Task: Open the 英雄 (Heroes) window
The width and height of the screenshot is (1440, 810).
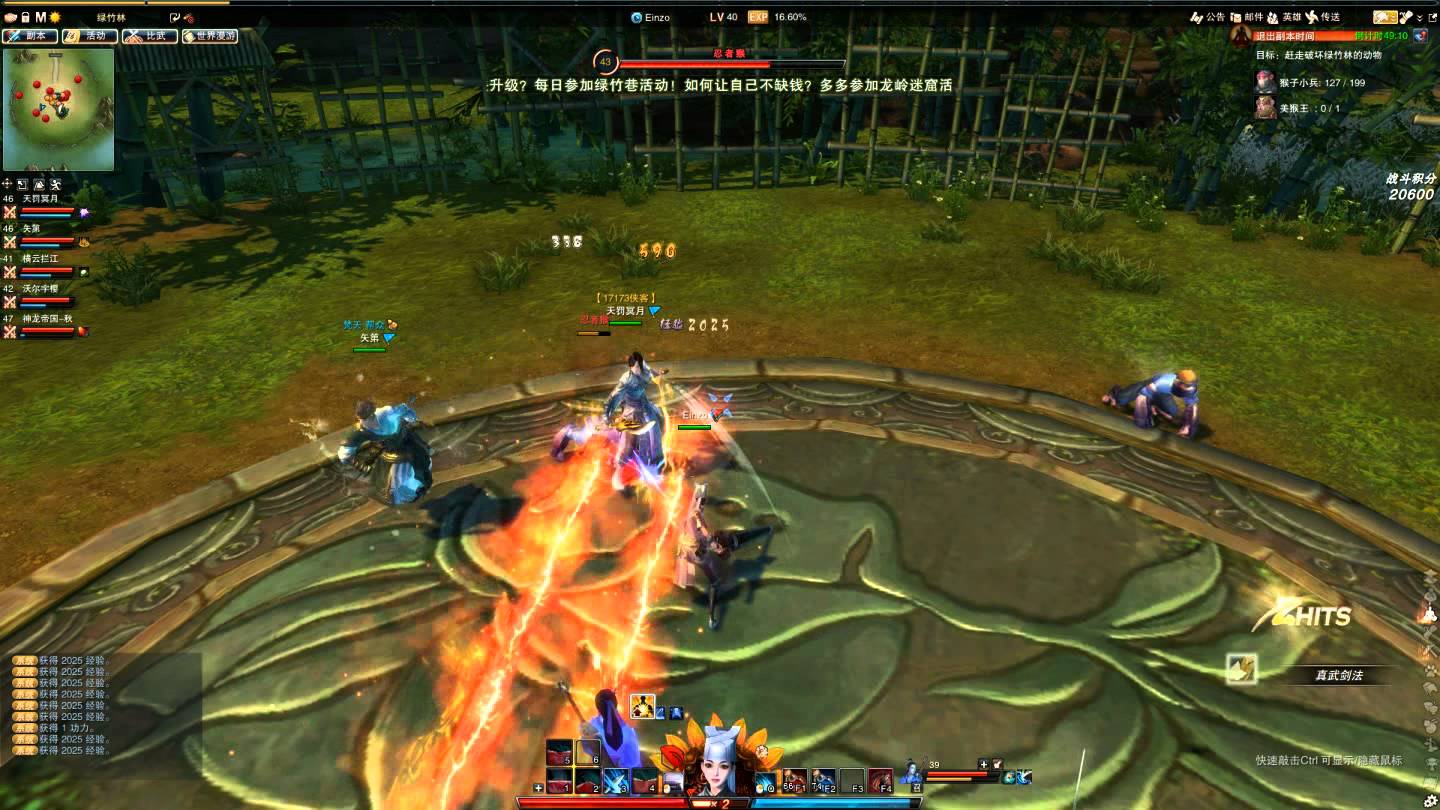Action: pyautogui.click(x=1290, y=17)
